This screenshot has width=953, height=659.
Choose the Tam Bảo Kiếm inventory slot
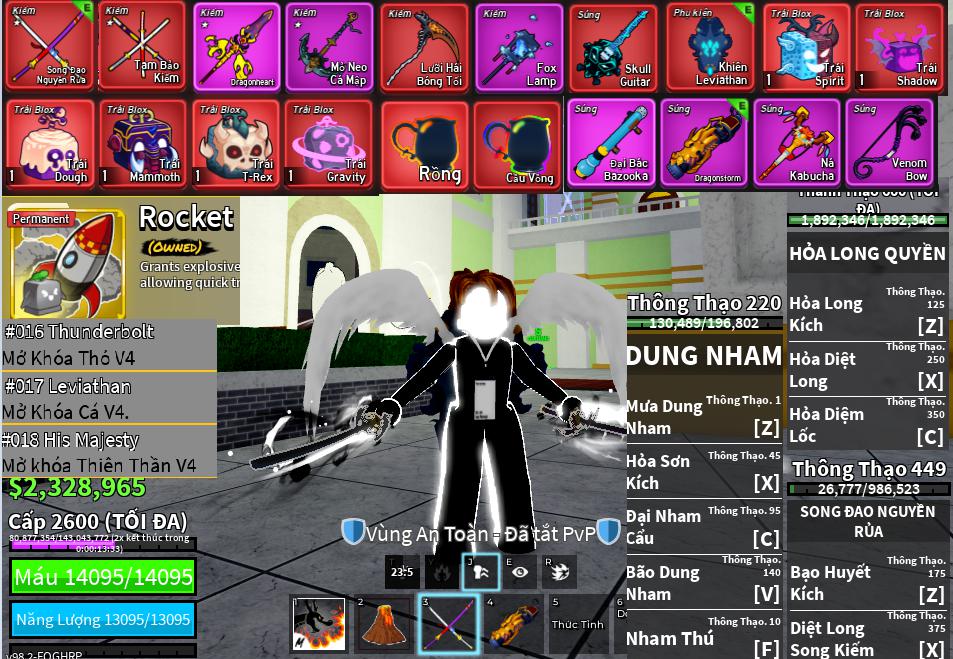(x=143, y=47)
